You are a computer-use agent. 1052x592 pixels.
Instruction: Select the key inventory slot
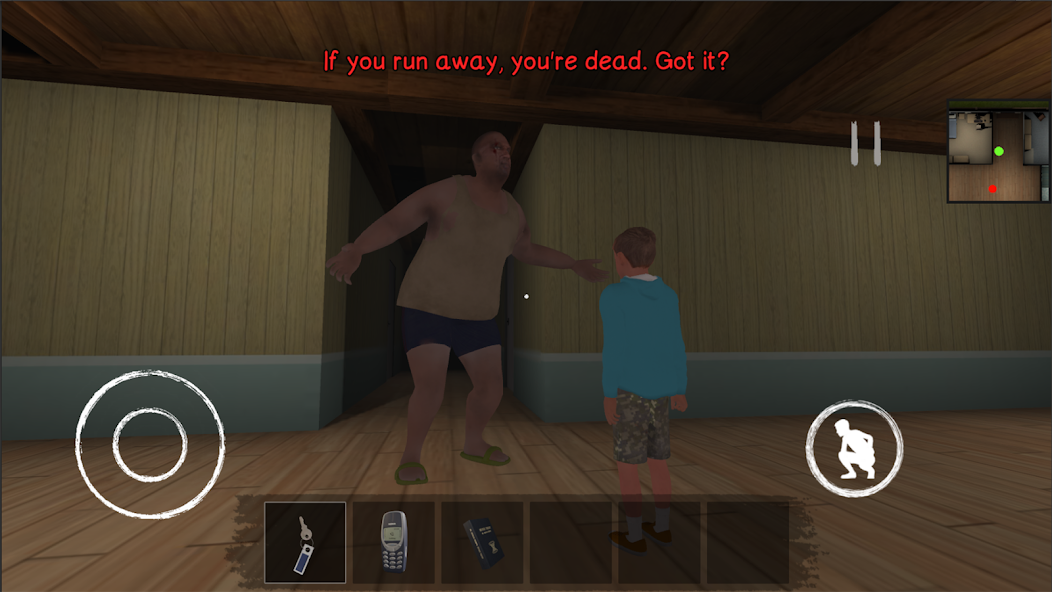305,542
